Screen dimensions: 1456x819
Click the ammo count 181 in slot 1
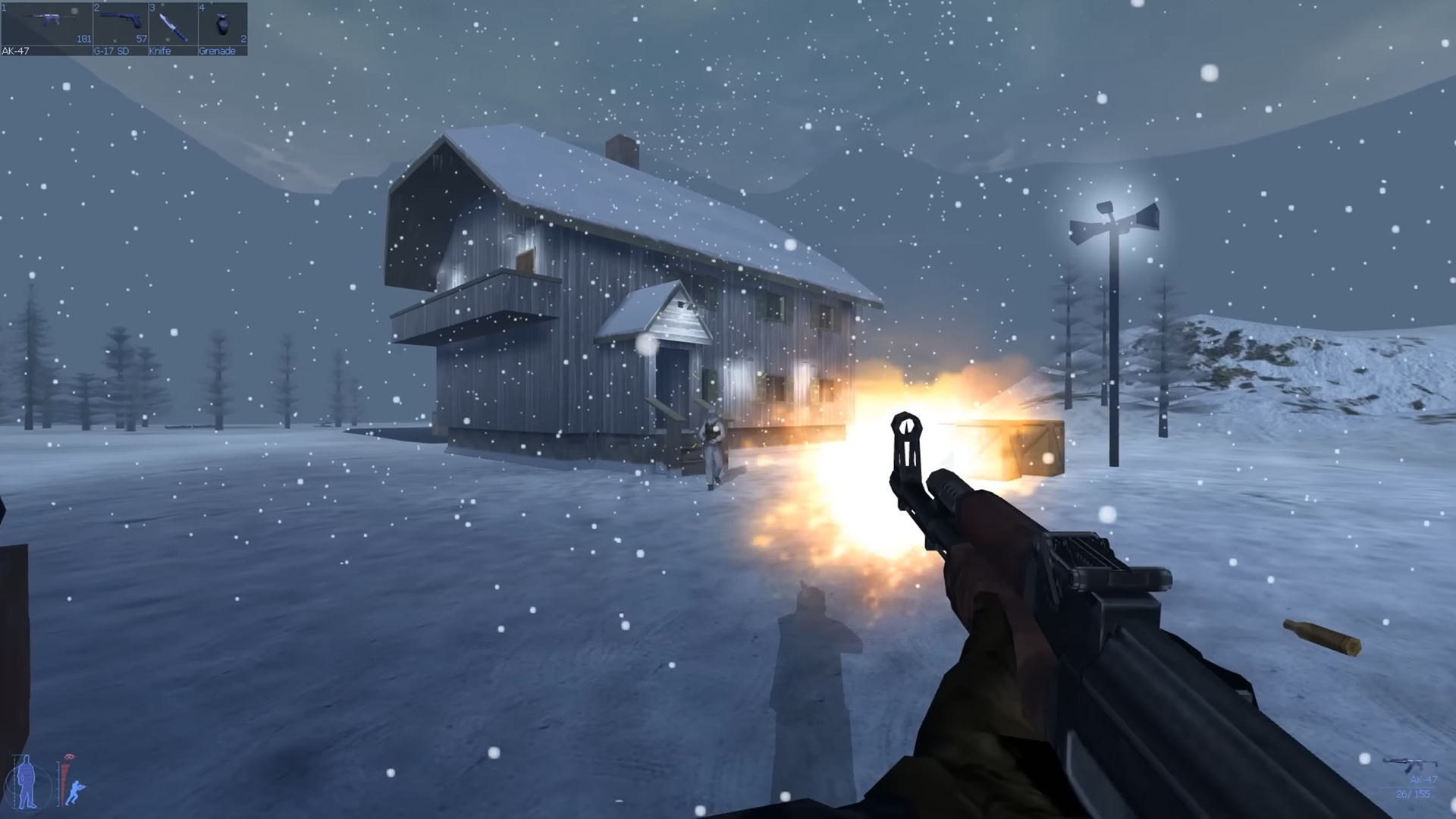83,39
